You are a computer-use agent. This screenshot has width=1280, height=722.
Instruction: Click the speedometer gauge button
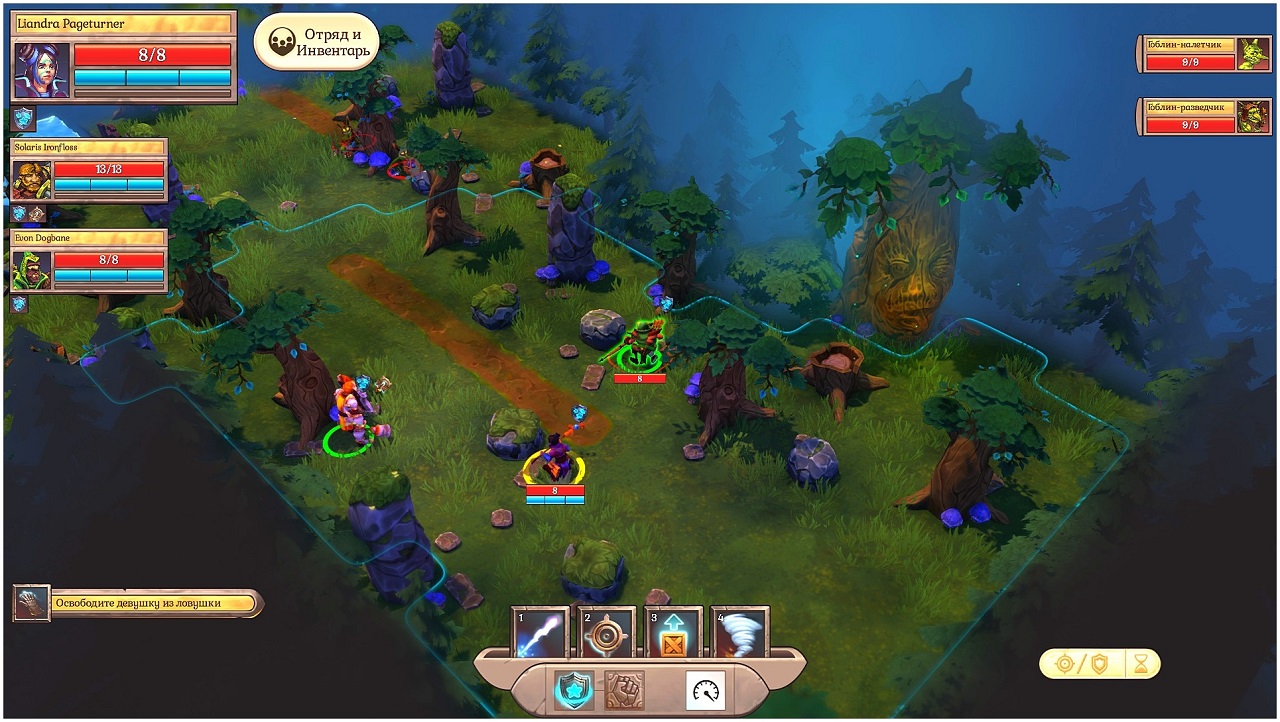pyautogui.click(x=705, y=690)
